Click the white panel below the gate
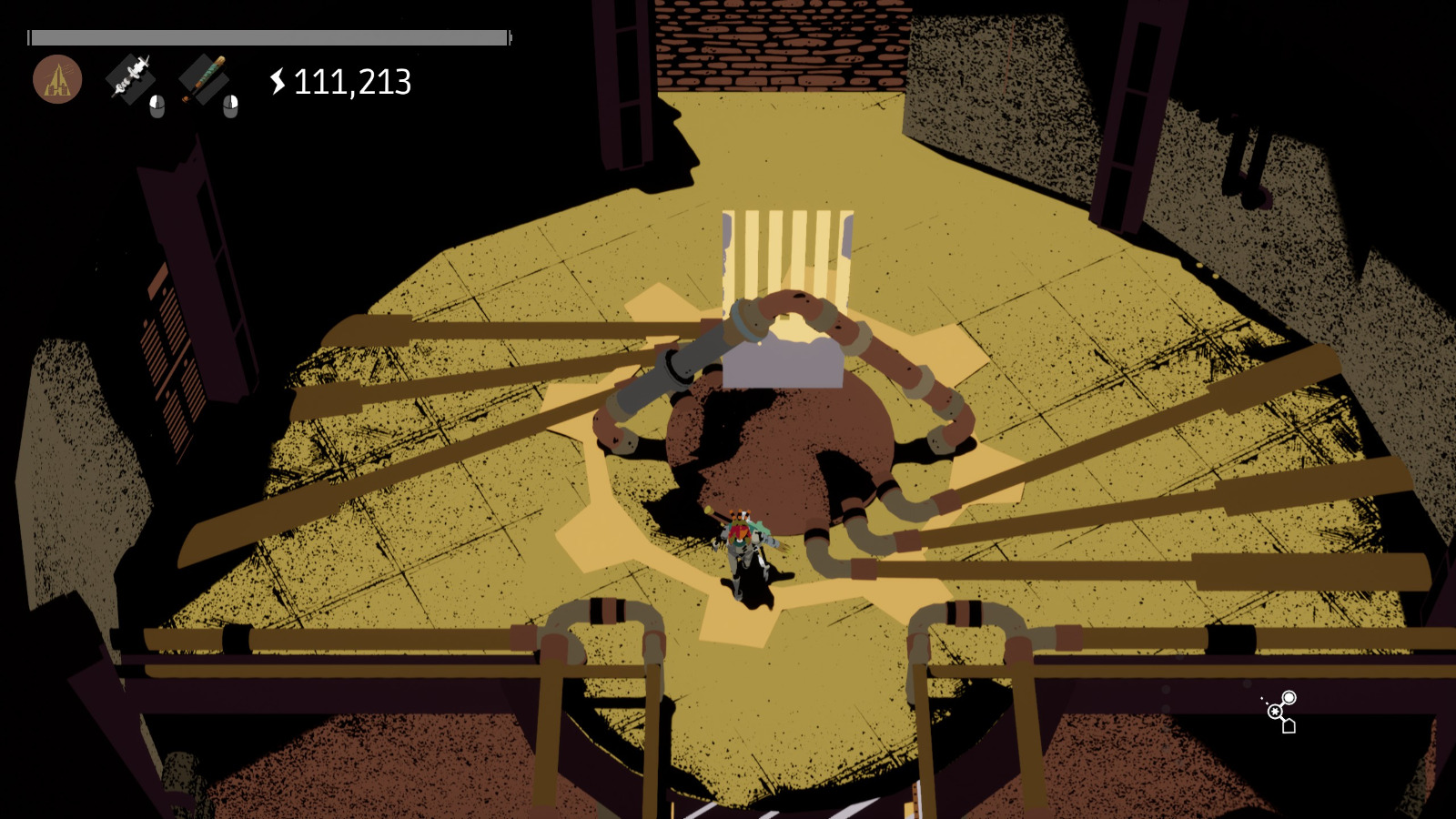This screenshot has height=819, width=1456. 783,364
